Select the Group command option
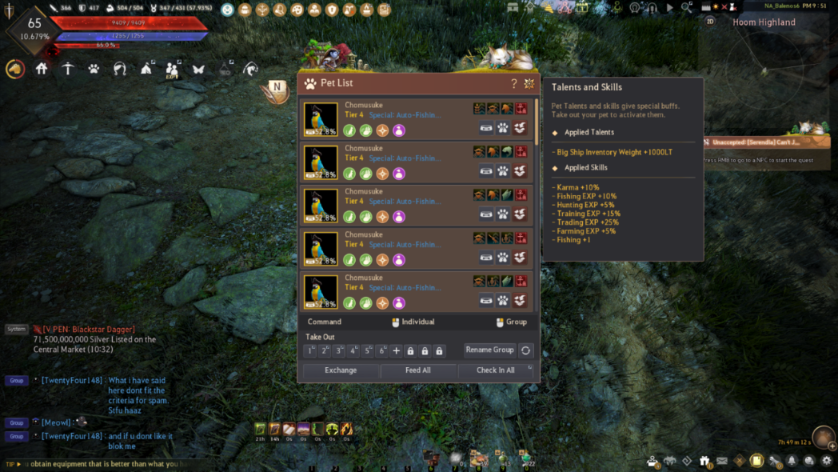838x472 pixels. 512,322
